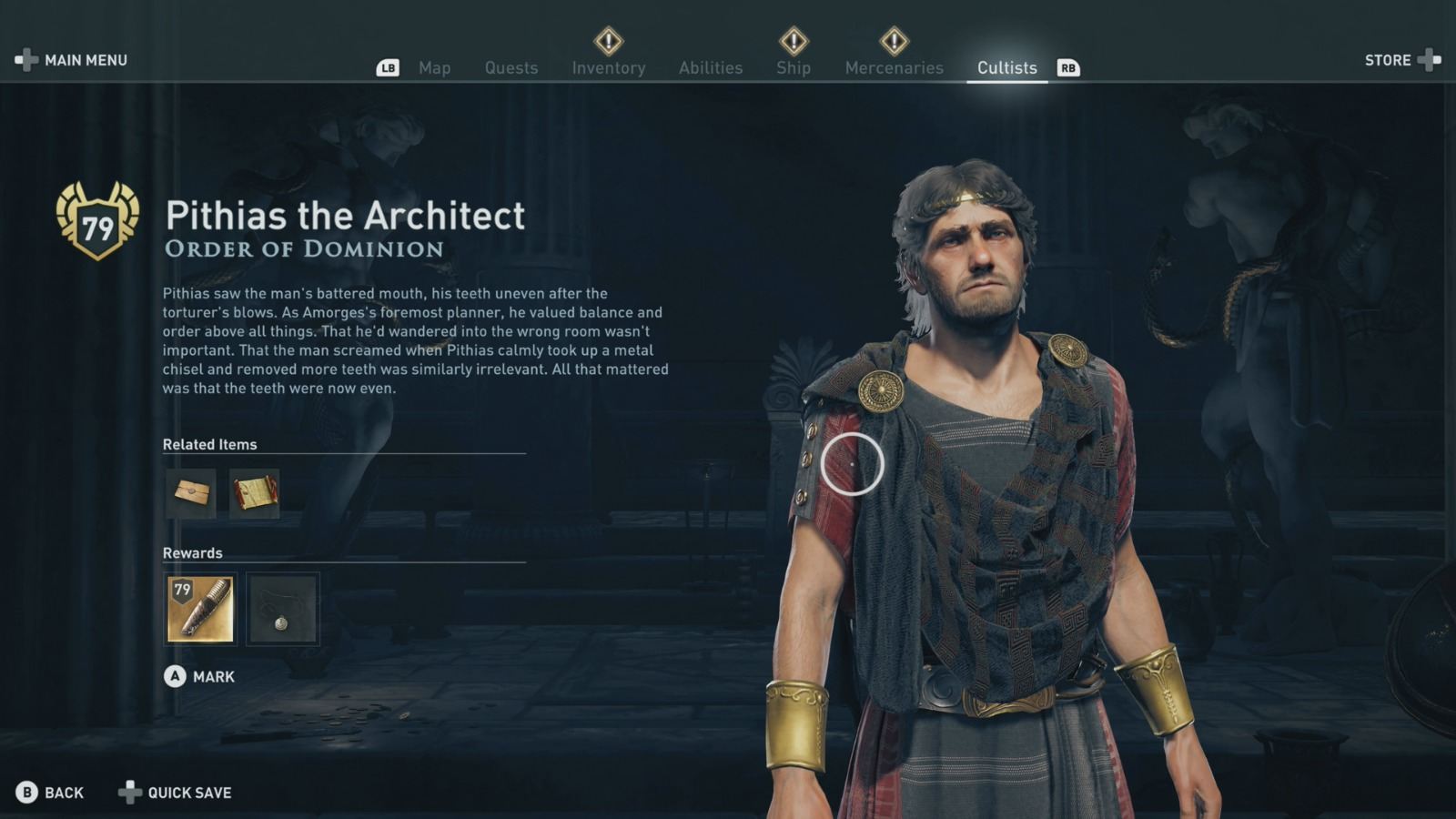Image resolution: width=1456 pixels, height=819 pixels.
Task: Select the Ship tab
Action: [793, 68]
